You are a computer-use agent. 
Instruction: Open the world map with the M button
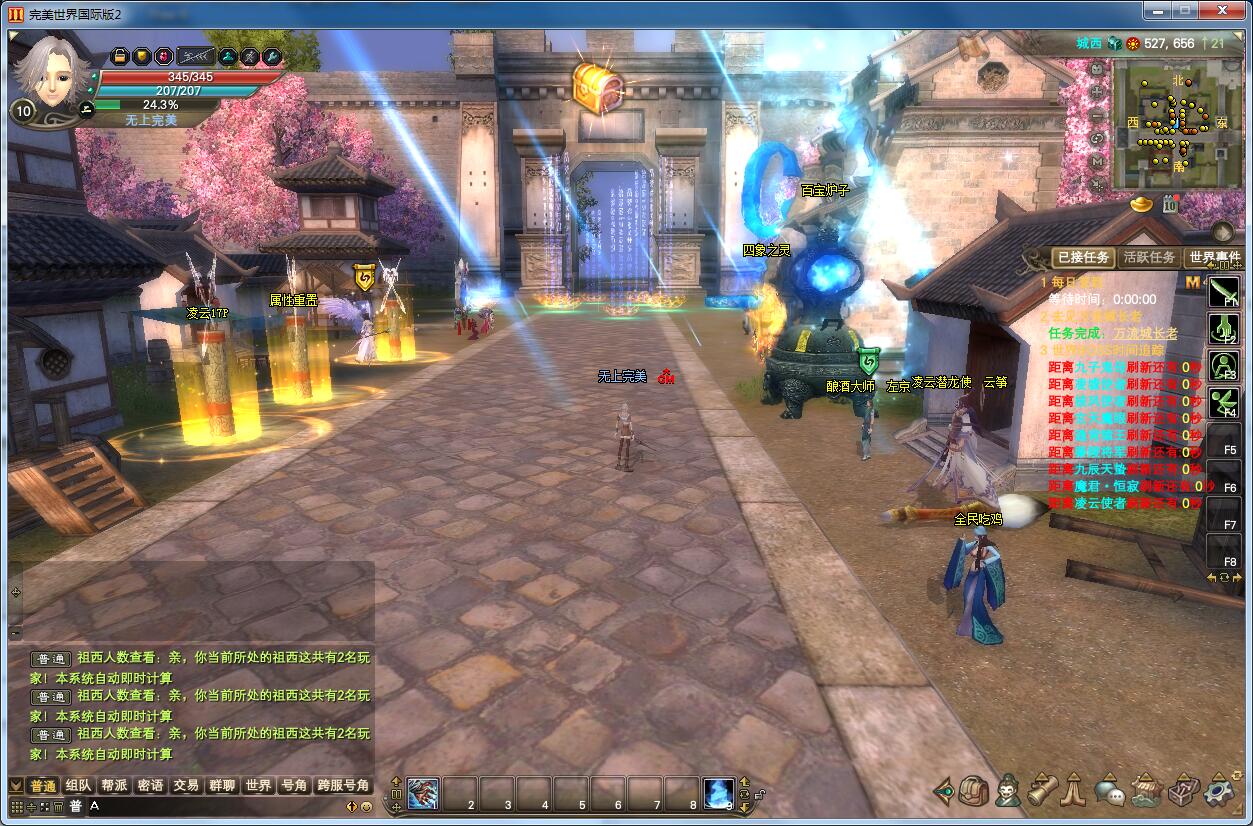pyautogui.click(x=1097, y=160)
